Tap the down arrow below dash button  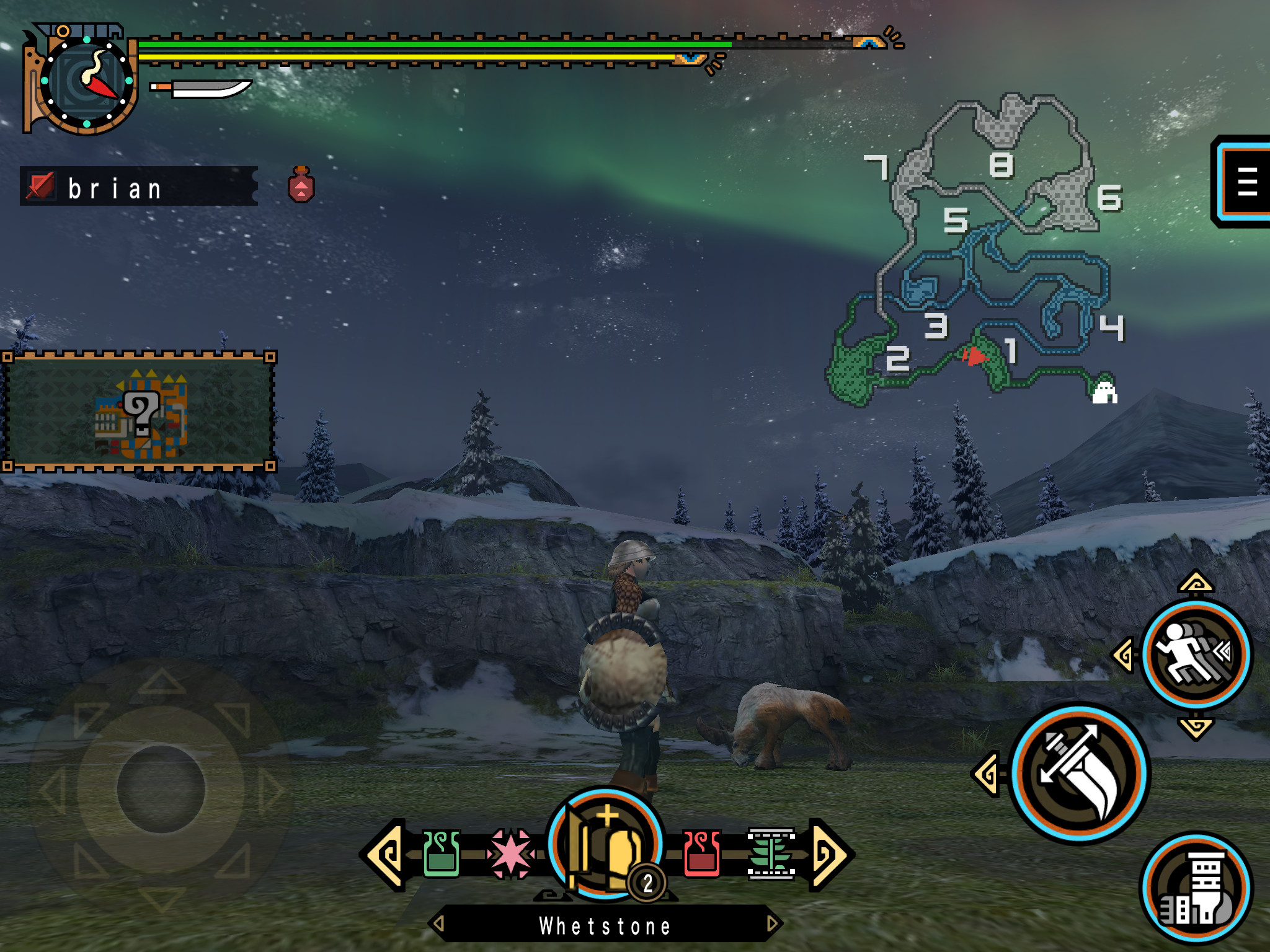(1196, 728)
